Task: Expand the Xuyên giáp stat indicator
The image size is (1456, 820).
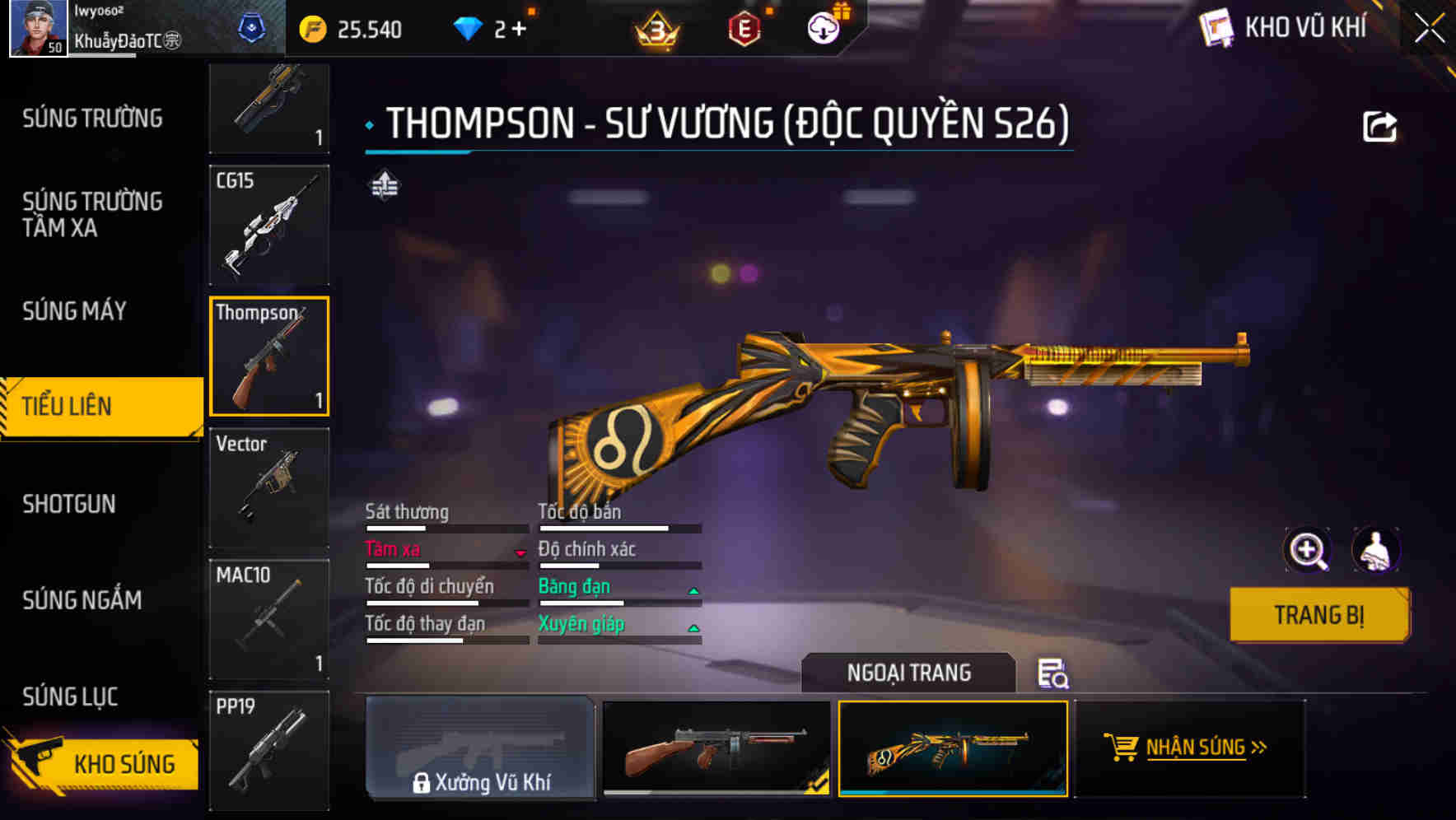Action: pos(693,627)
